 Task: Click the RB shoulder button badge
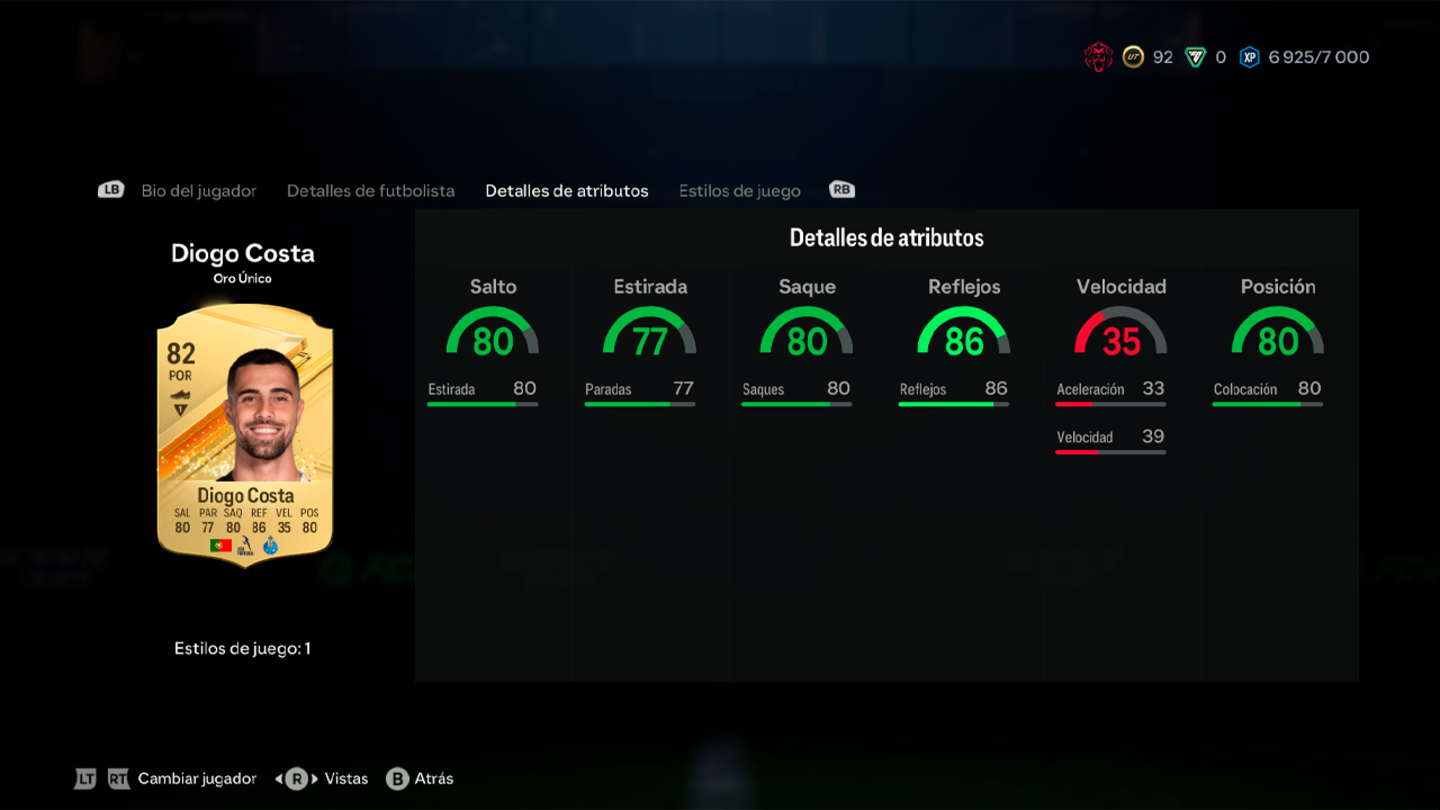coord(841,189)
